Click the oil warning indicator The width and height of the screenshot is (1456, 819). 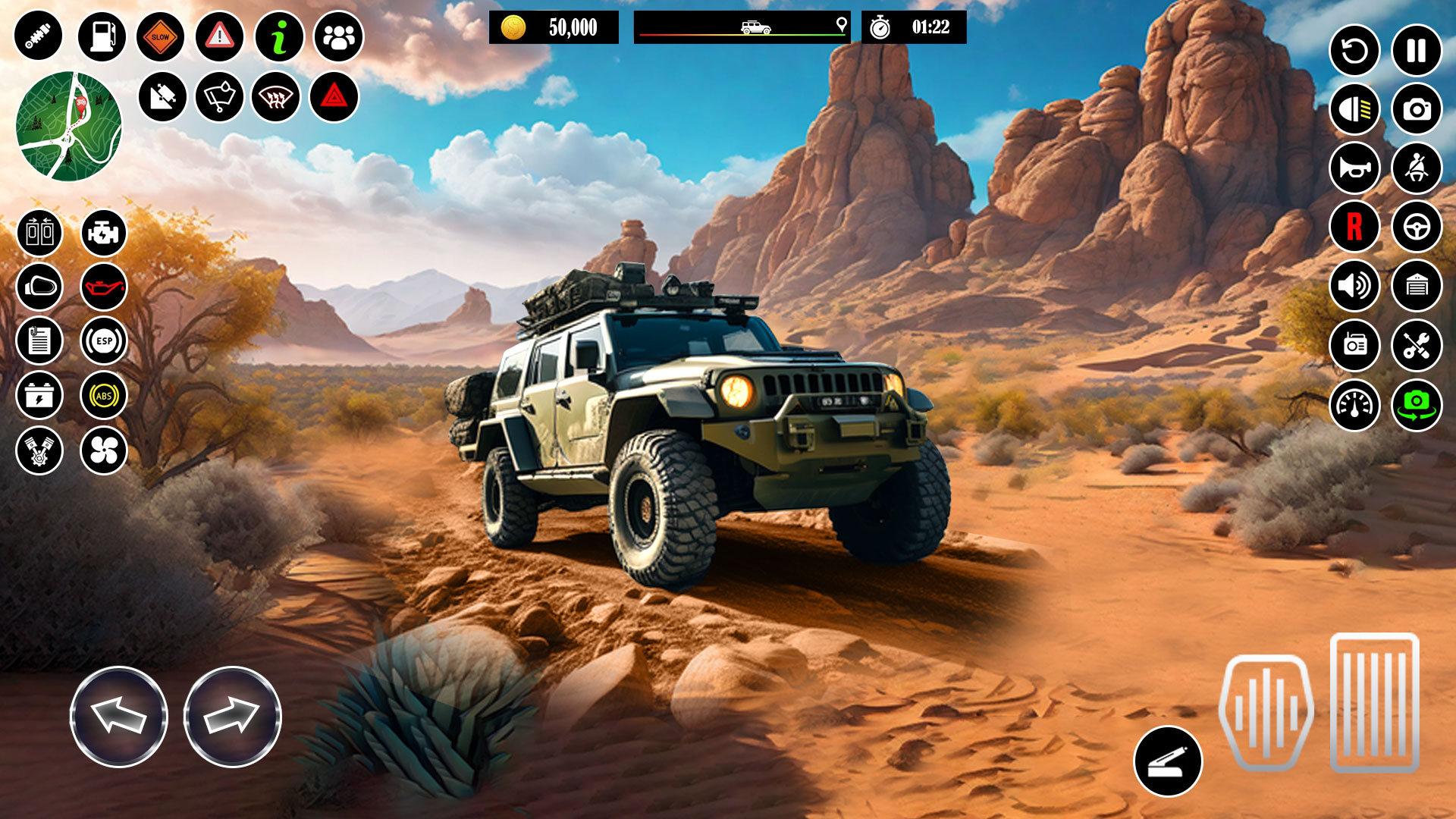[105, 287]
